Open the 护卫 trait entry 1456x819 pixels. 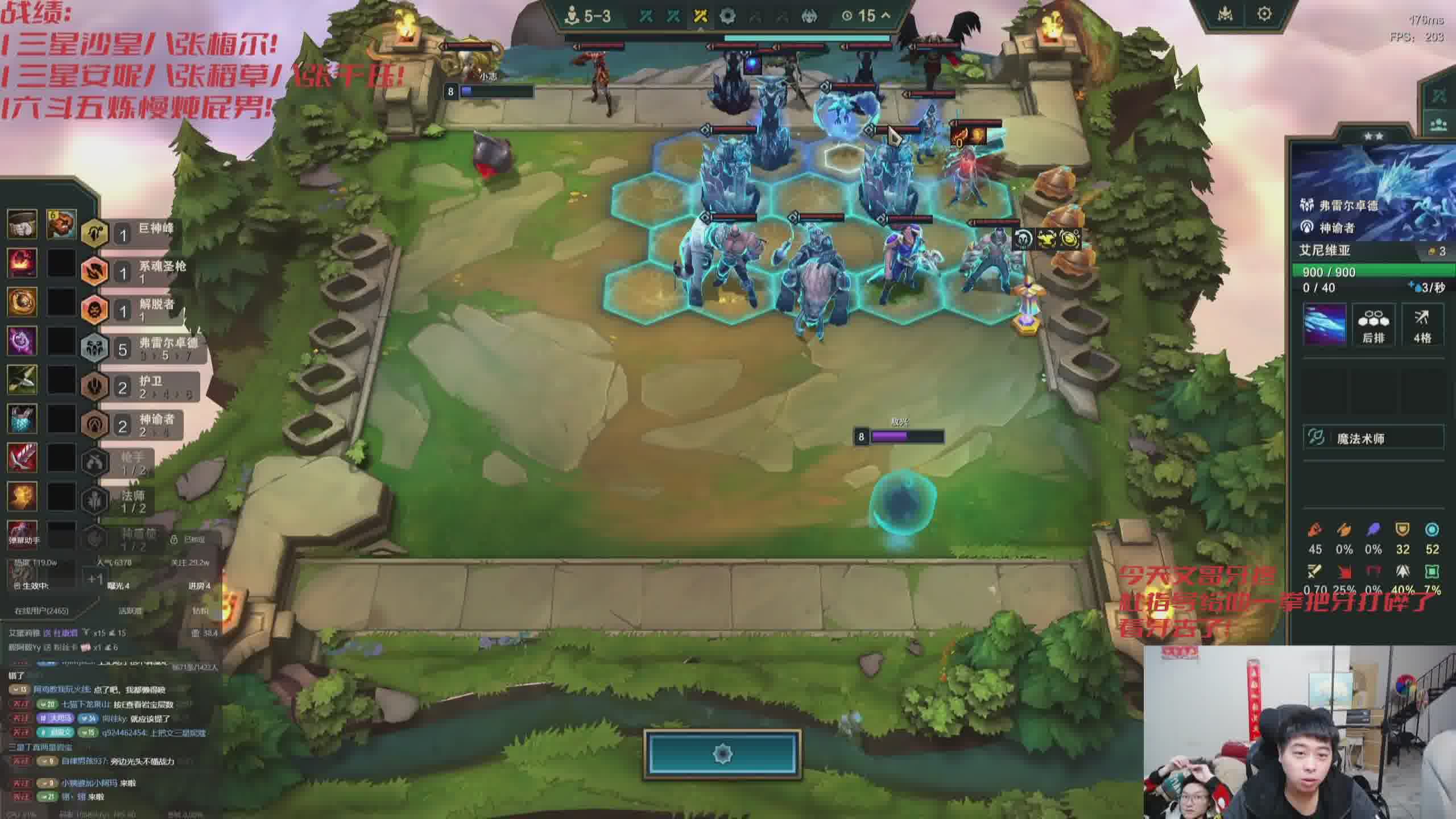click(x=142, y=386)
